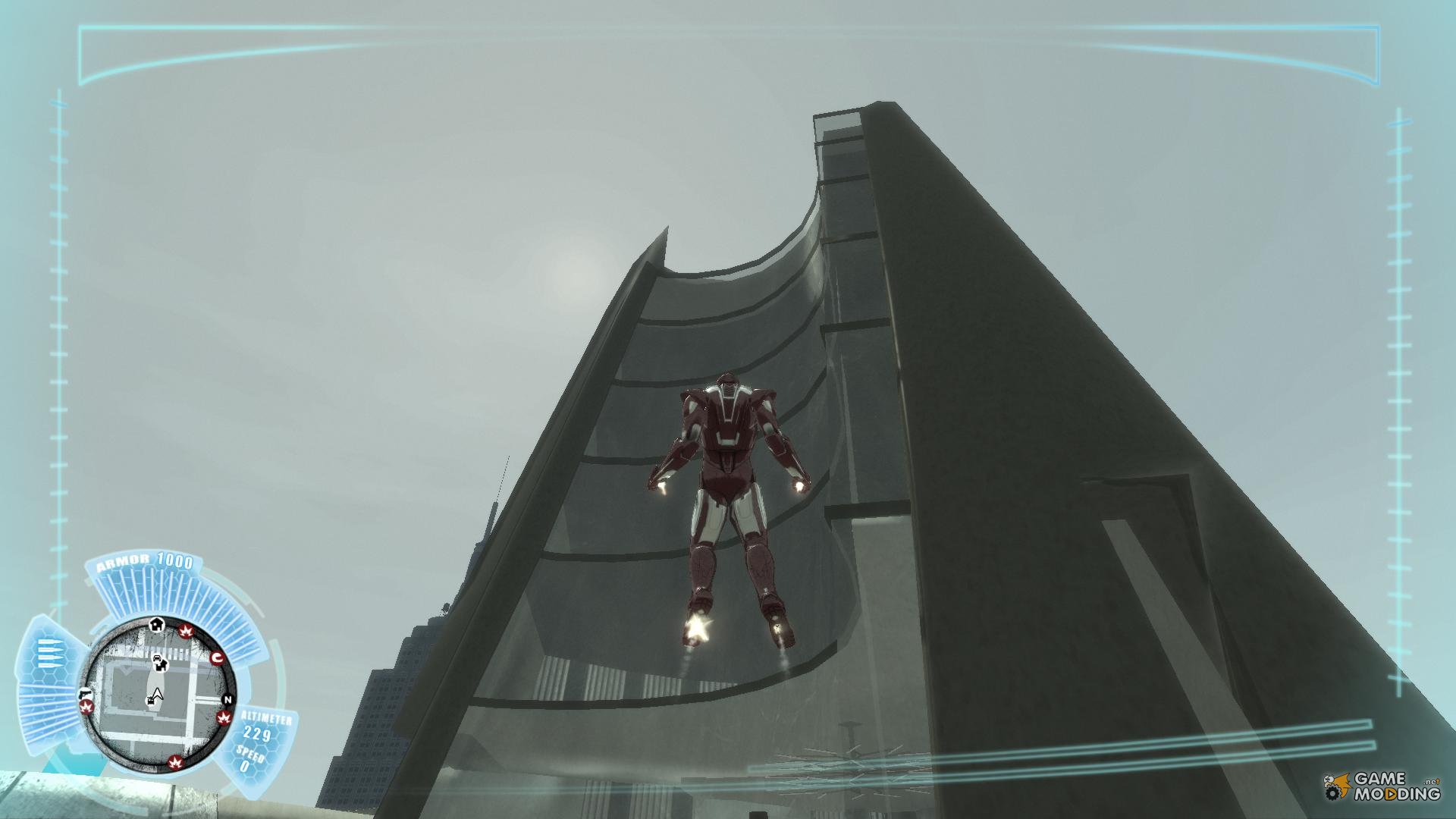Expand the SPEED readout panel

[x=249, y=753]
